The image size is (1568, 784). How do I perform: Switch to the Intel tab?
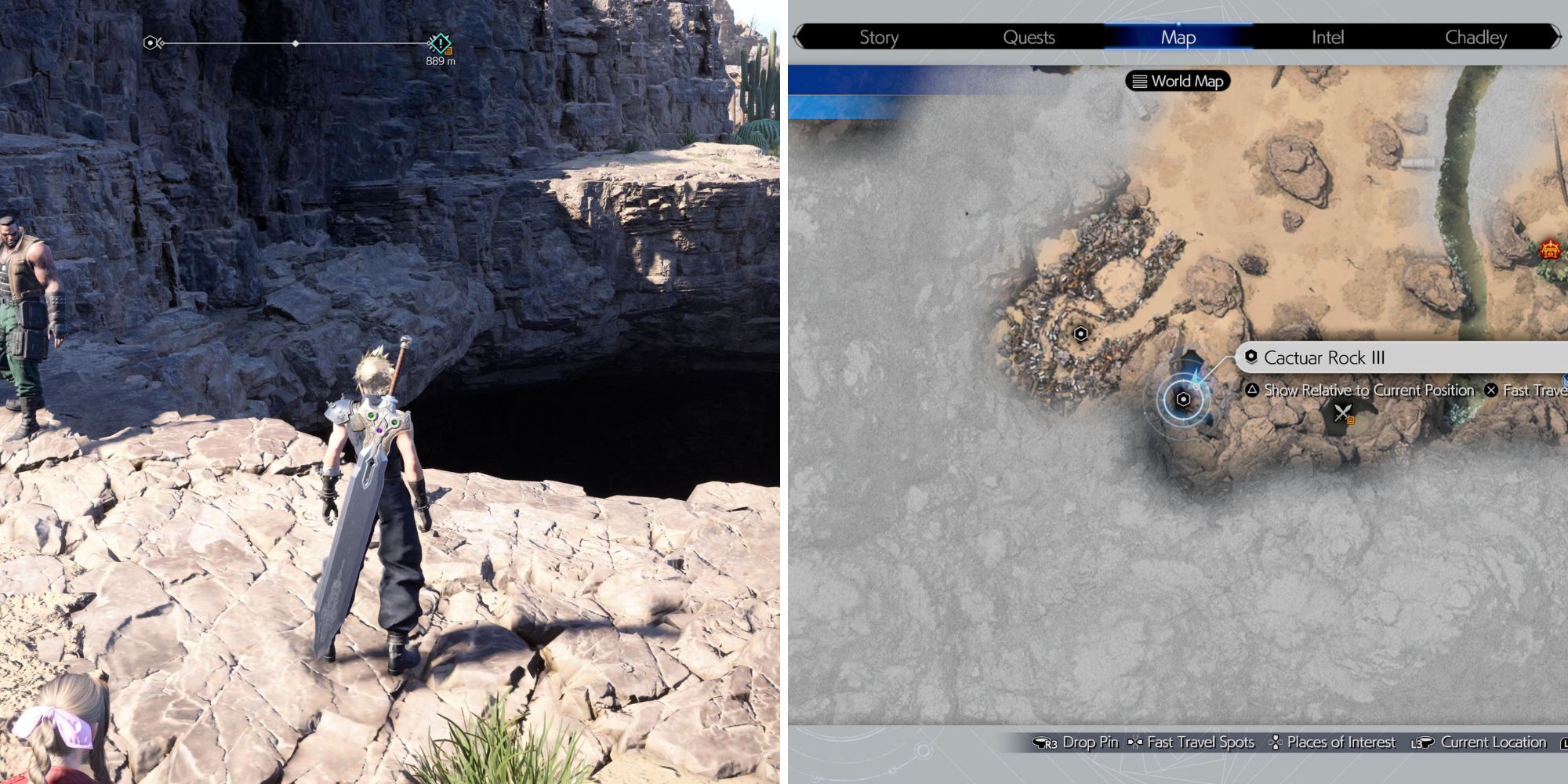coord(1327,37)
